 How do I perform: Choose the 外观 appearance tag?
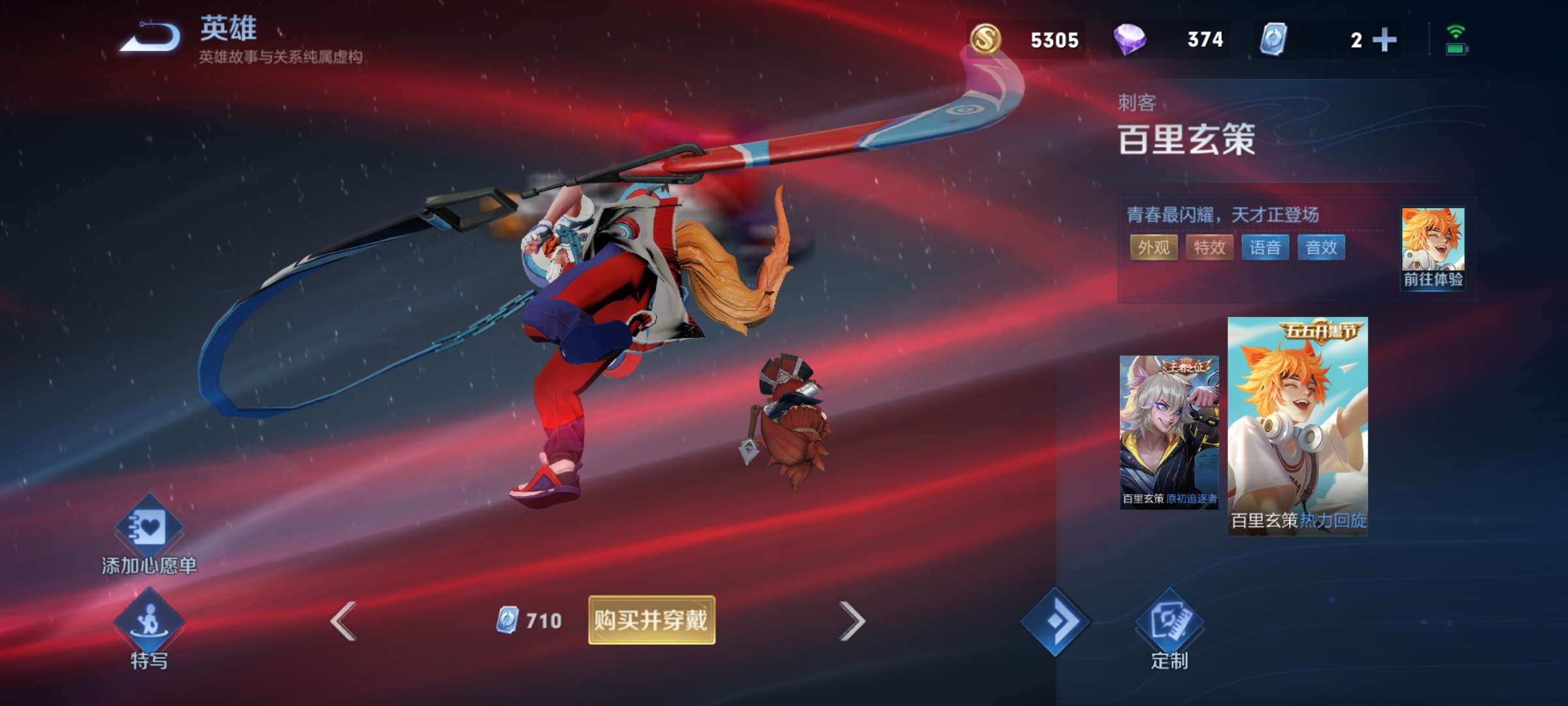click(1154, 248)
